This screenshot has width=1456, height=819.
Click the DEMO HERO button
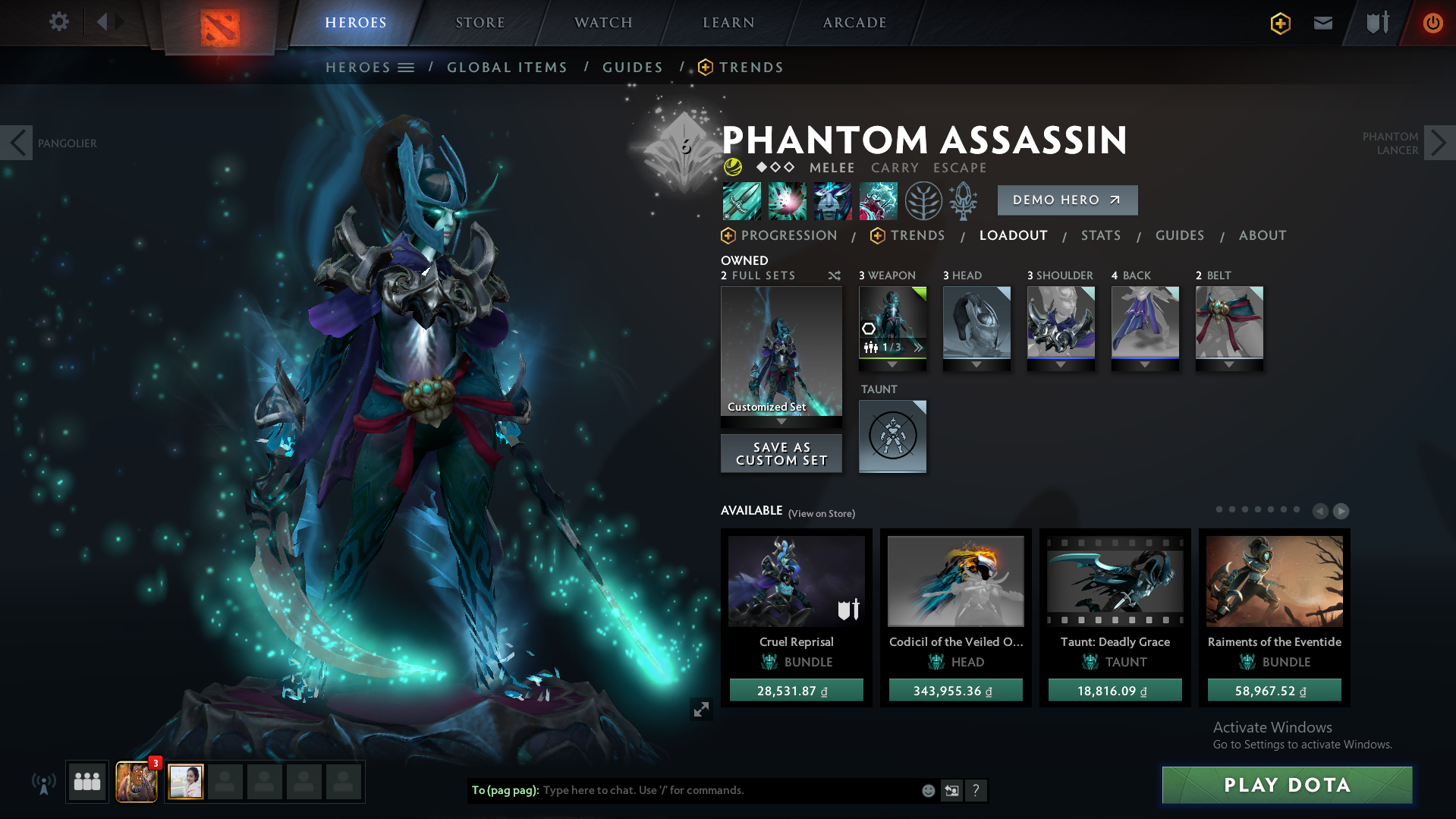tap(1067, 200)
